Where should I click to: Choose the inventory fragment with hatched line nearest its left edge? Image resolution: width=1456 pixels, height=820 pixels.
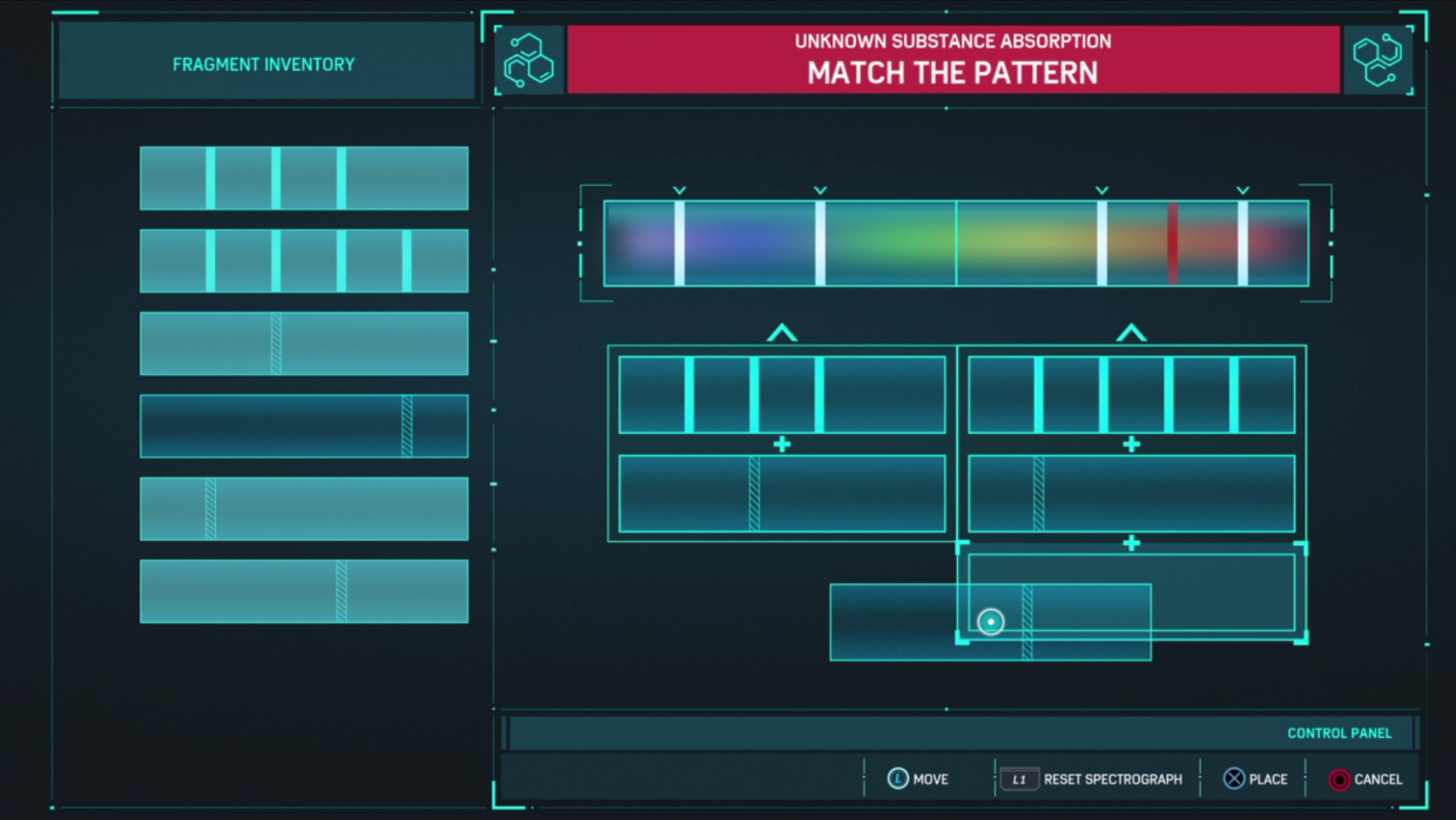pyautogui.click(x=304, y=509)
